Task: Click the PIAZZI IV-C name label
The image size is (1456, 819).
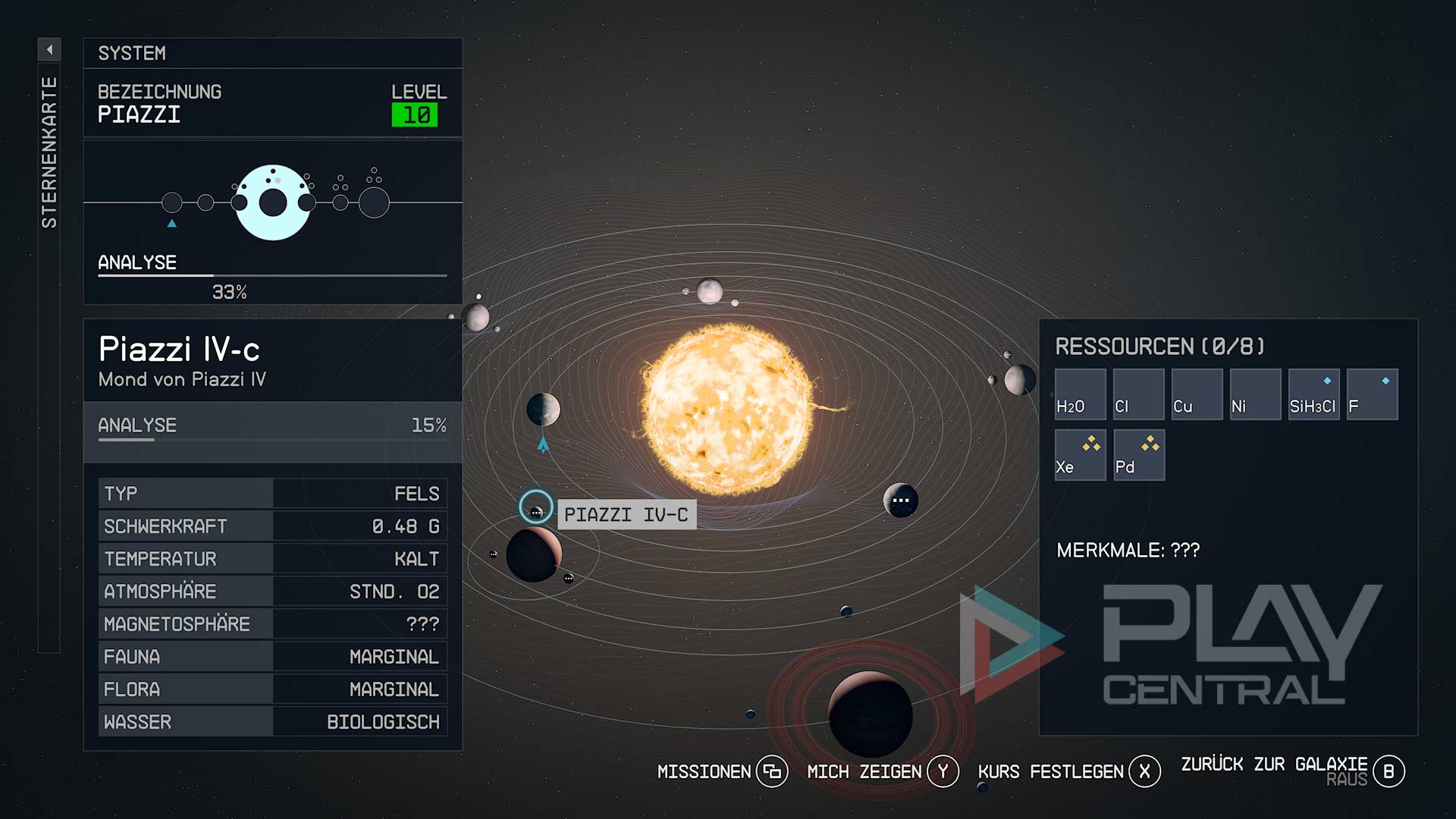Action: pyautogui.click(x=626, y=515)
